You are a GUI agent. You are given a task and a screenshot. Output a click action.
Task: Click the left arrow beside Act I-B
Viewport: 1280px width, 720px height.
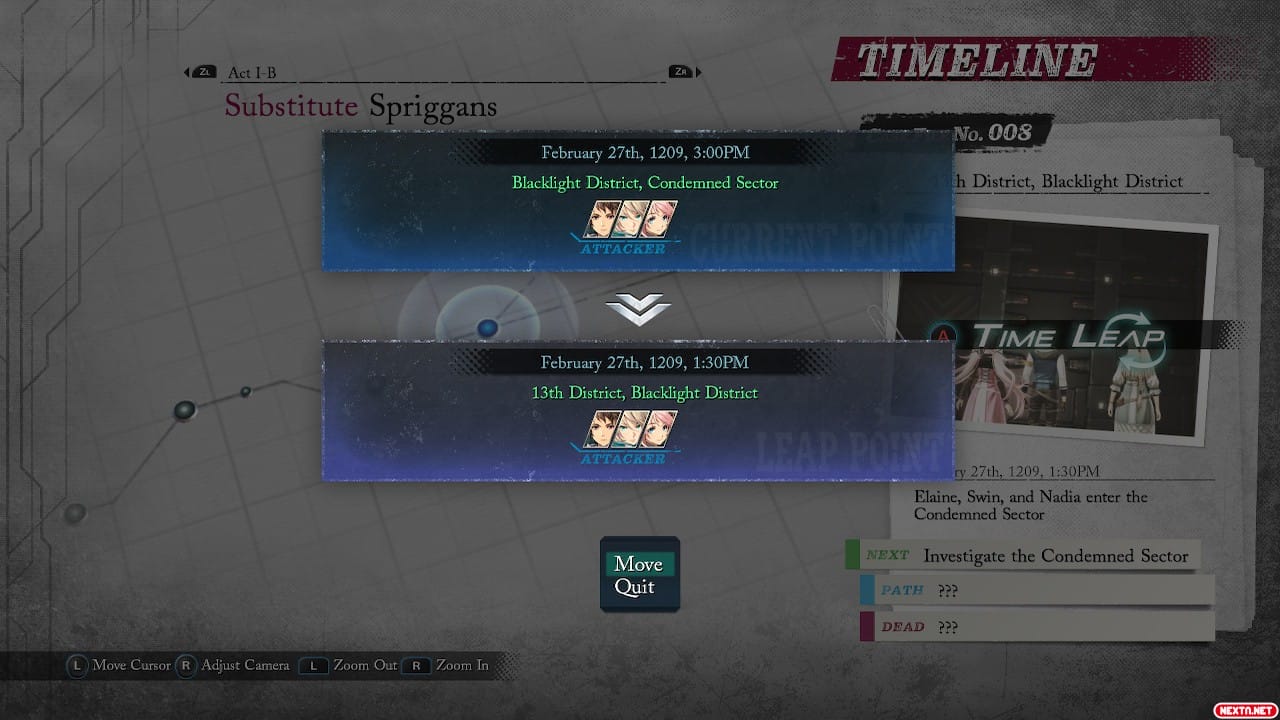point(185,71)
